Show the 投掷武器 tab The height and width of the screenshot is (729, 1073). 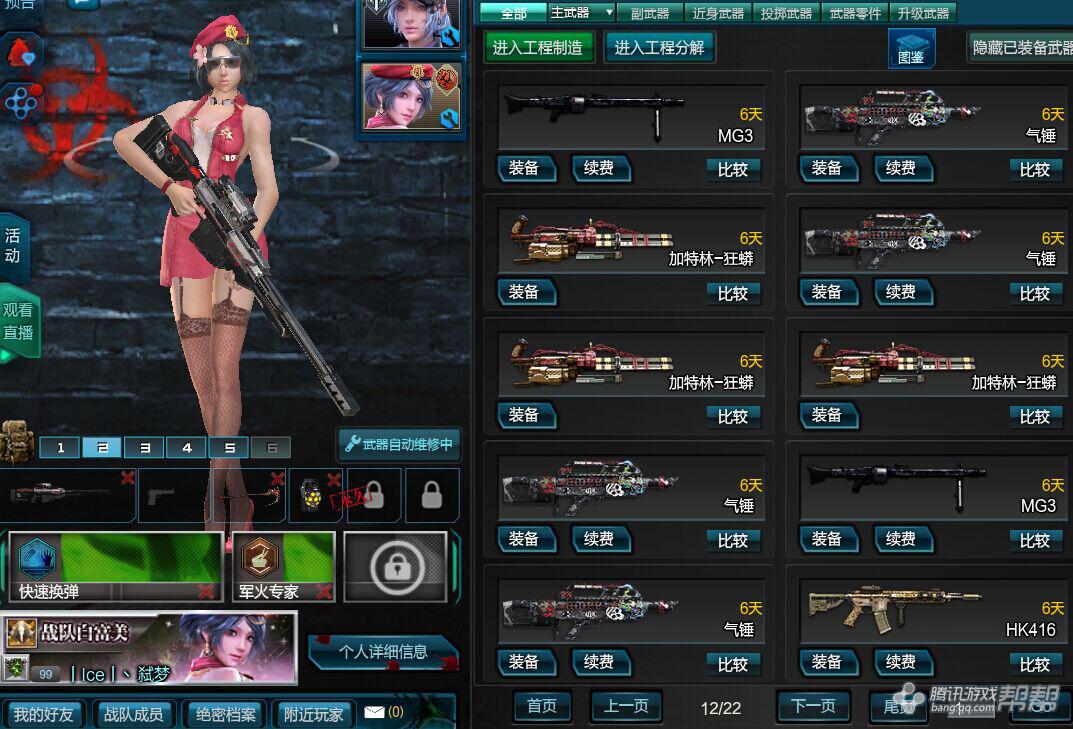click(x=786, y=13)
